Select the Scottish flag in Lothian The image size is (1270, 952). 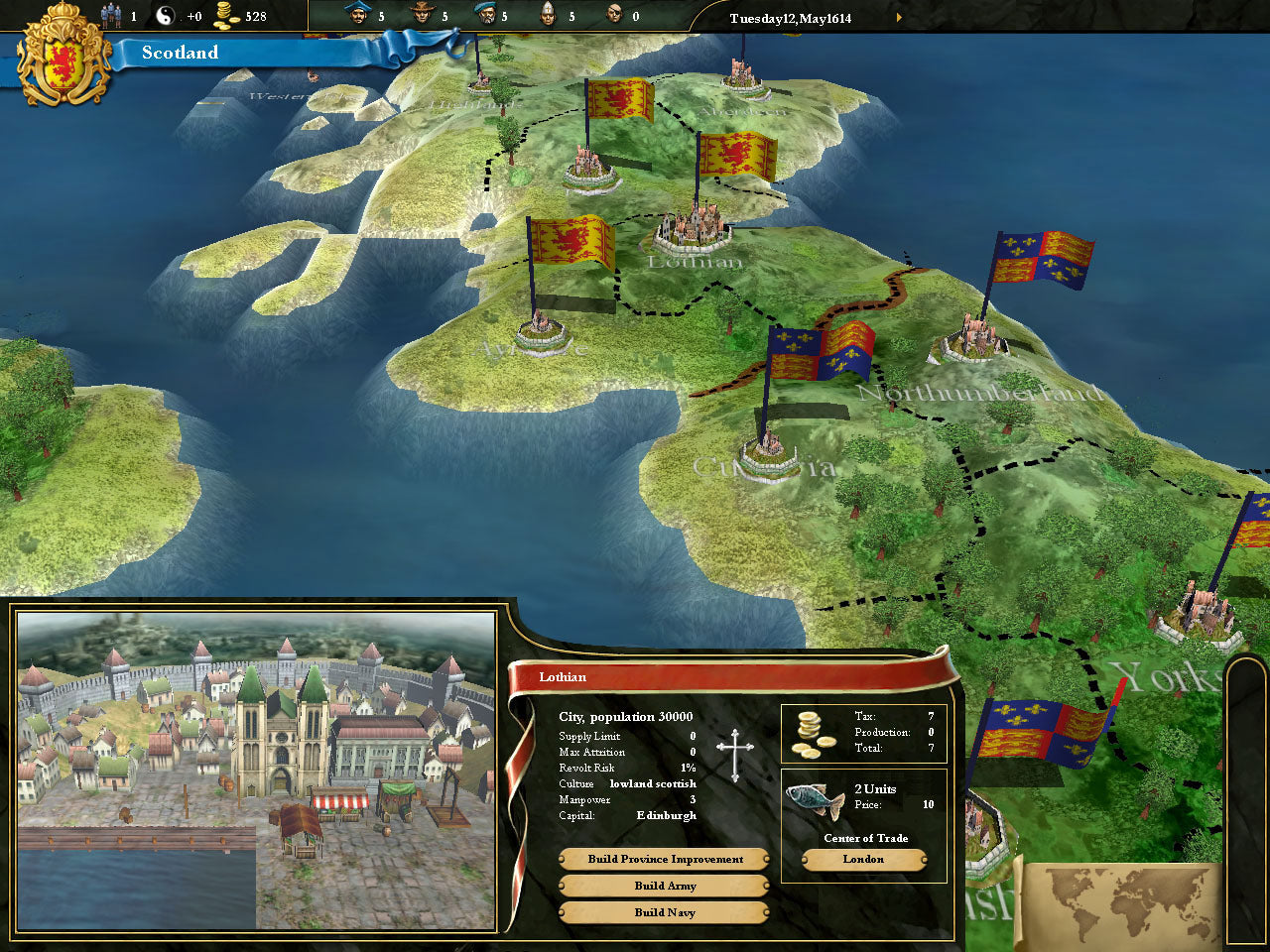pos(736,157)
